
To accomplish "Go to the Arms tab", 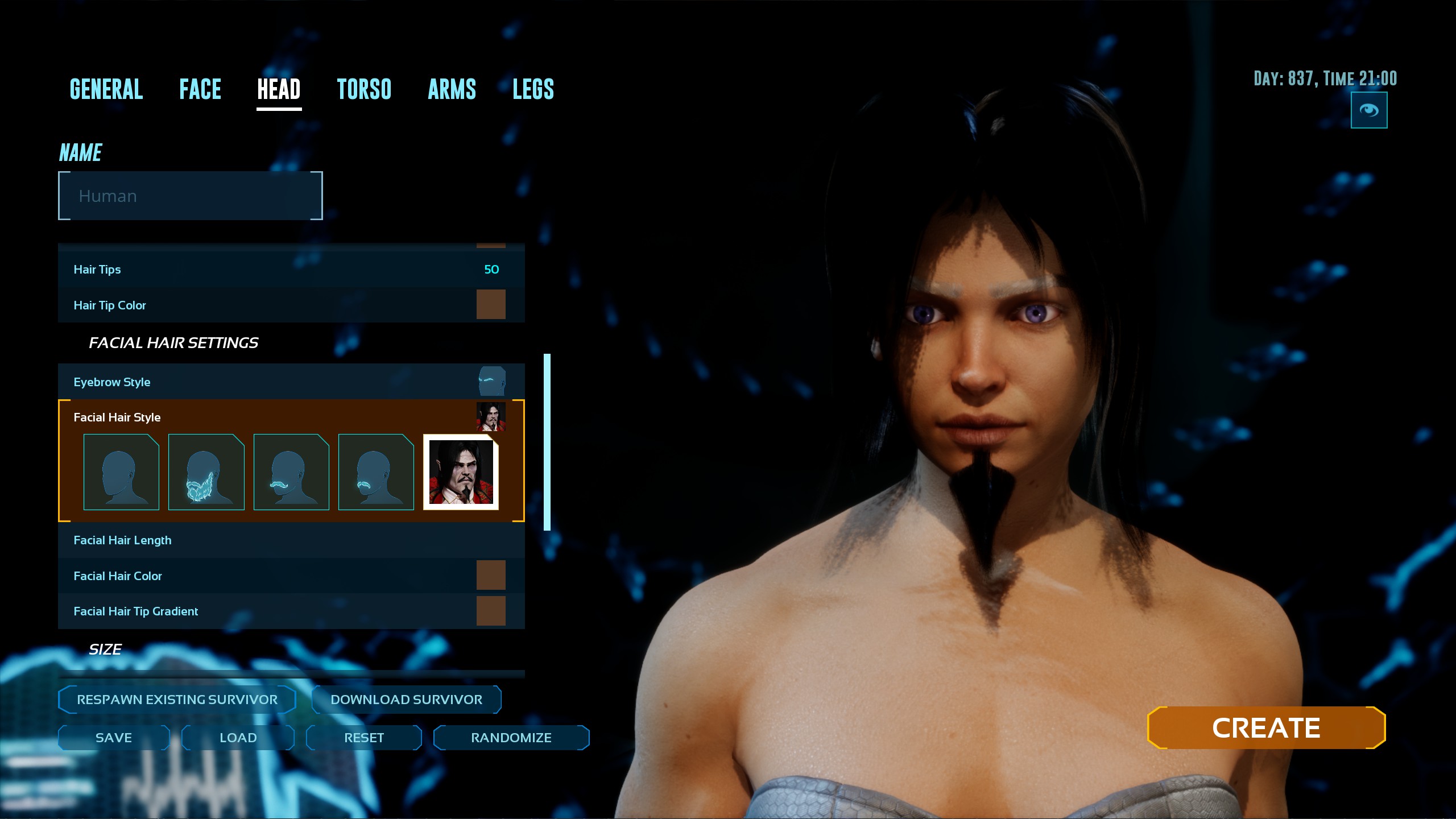I will point(452,89).
